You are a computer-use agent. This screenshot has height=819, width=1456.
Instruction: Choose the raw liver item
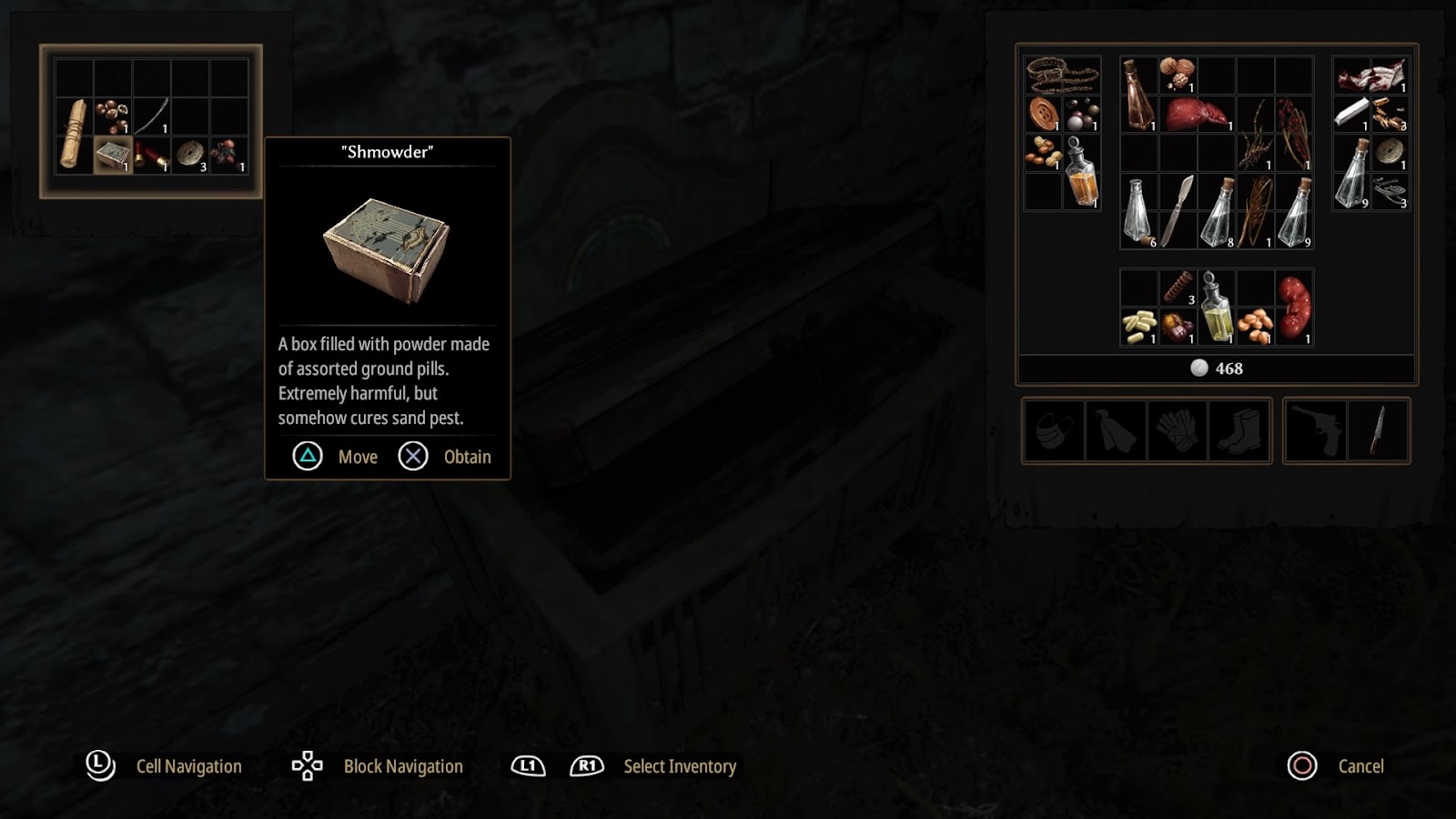coord(1195,115)
